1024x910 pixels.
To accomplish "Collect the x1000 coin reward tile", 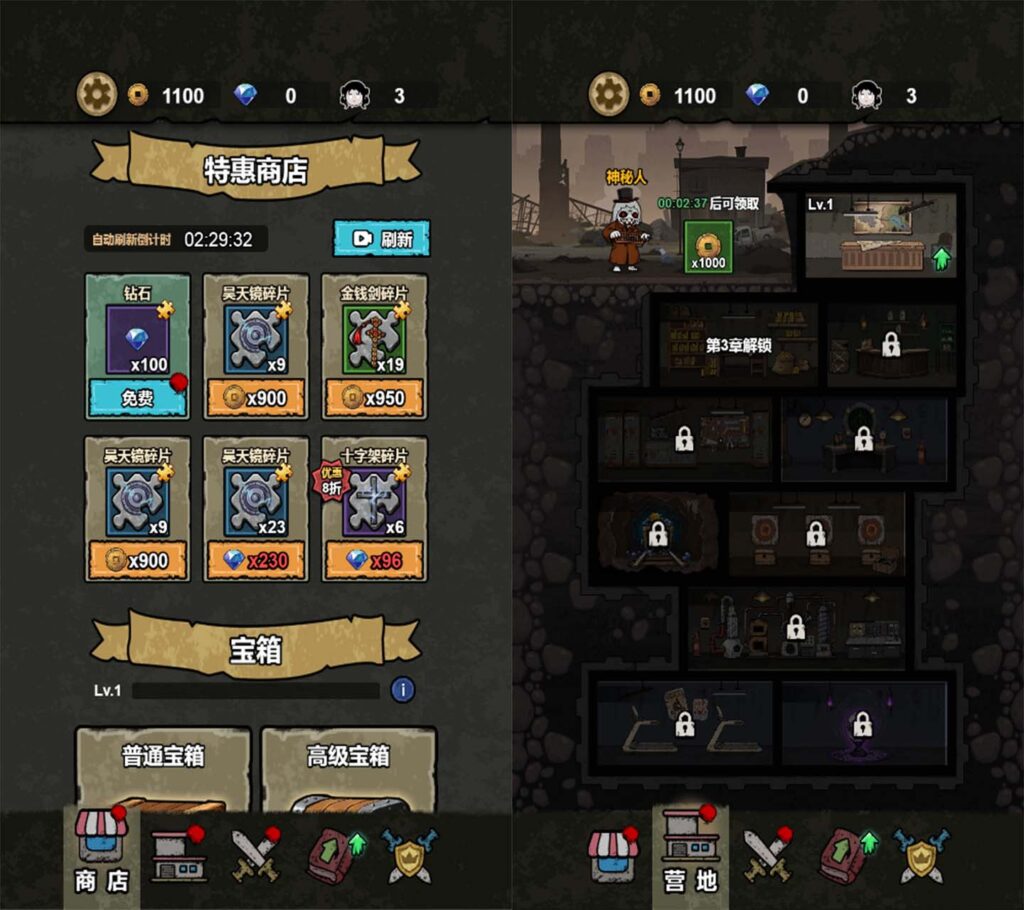I will (708, 247).
